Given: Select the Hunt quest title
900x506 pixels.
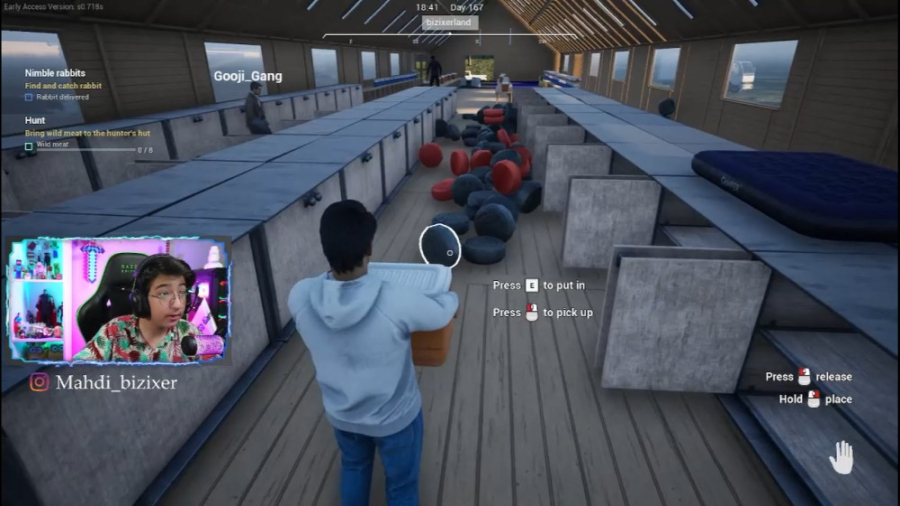Looking at the screenshot, I should click(35, 120).
